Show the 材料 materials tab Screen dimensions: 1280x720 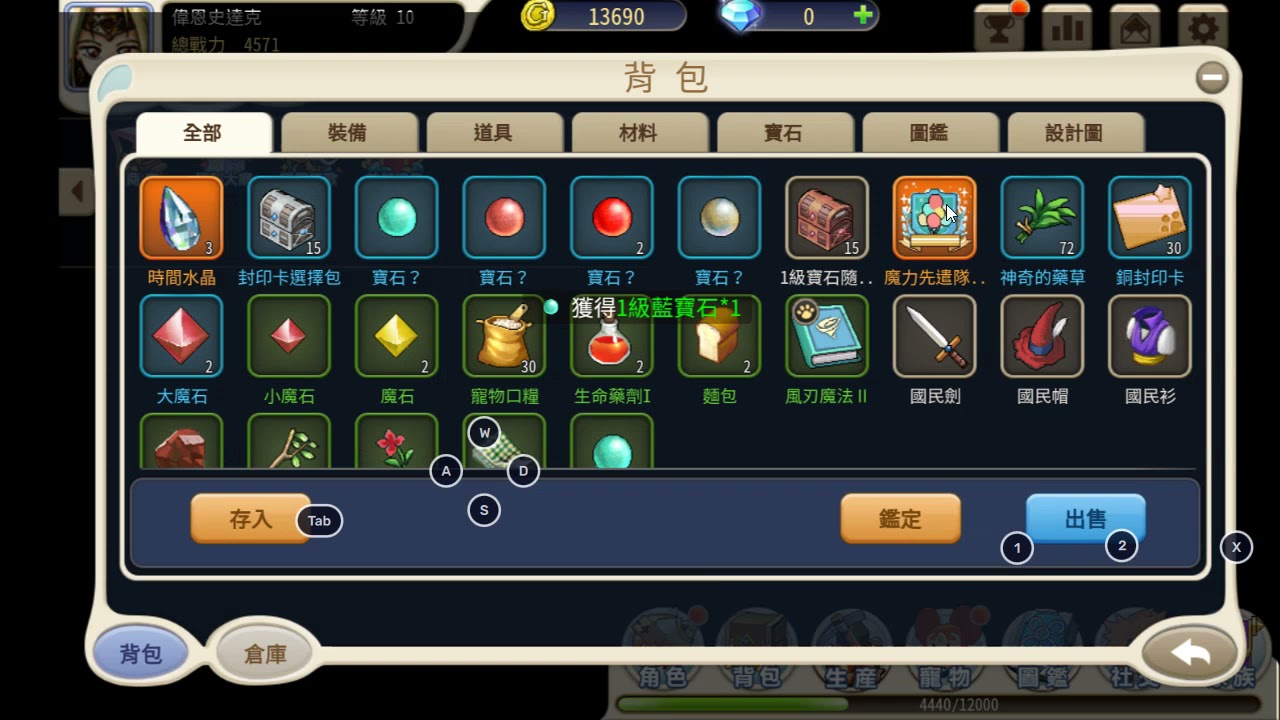pyautogui.click(x=639, y=133)
